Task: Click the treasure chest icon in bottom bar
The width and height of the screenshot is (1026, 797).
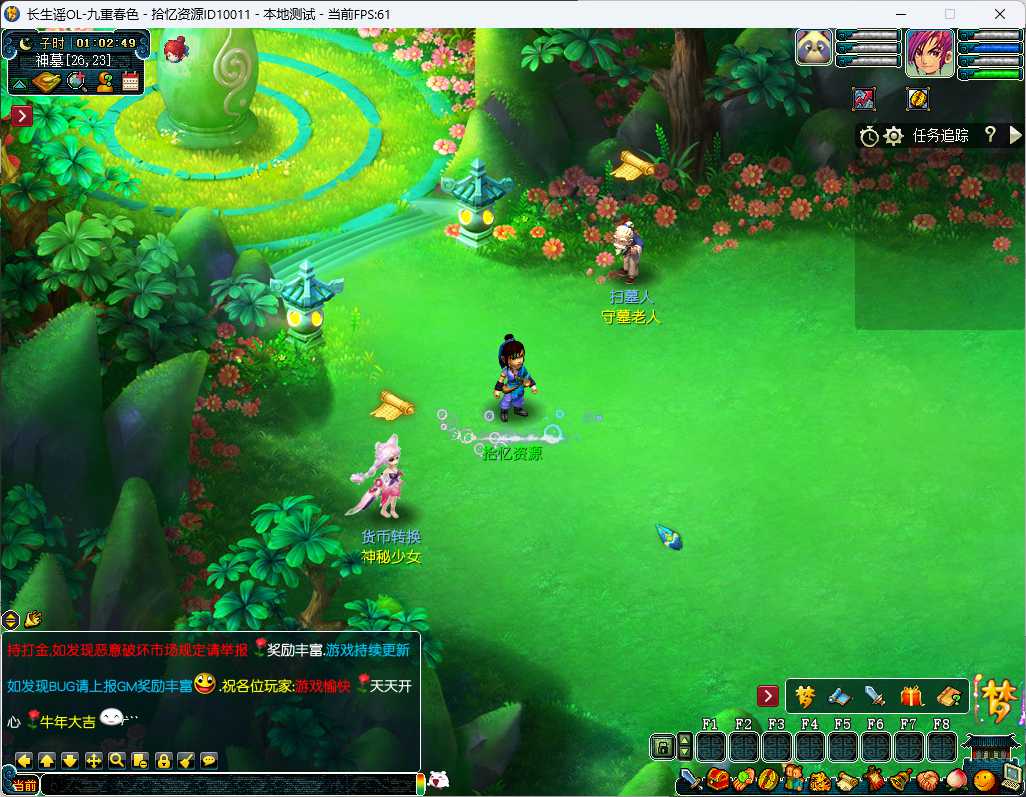Action: click(x=716, y=780)
